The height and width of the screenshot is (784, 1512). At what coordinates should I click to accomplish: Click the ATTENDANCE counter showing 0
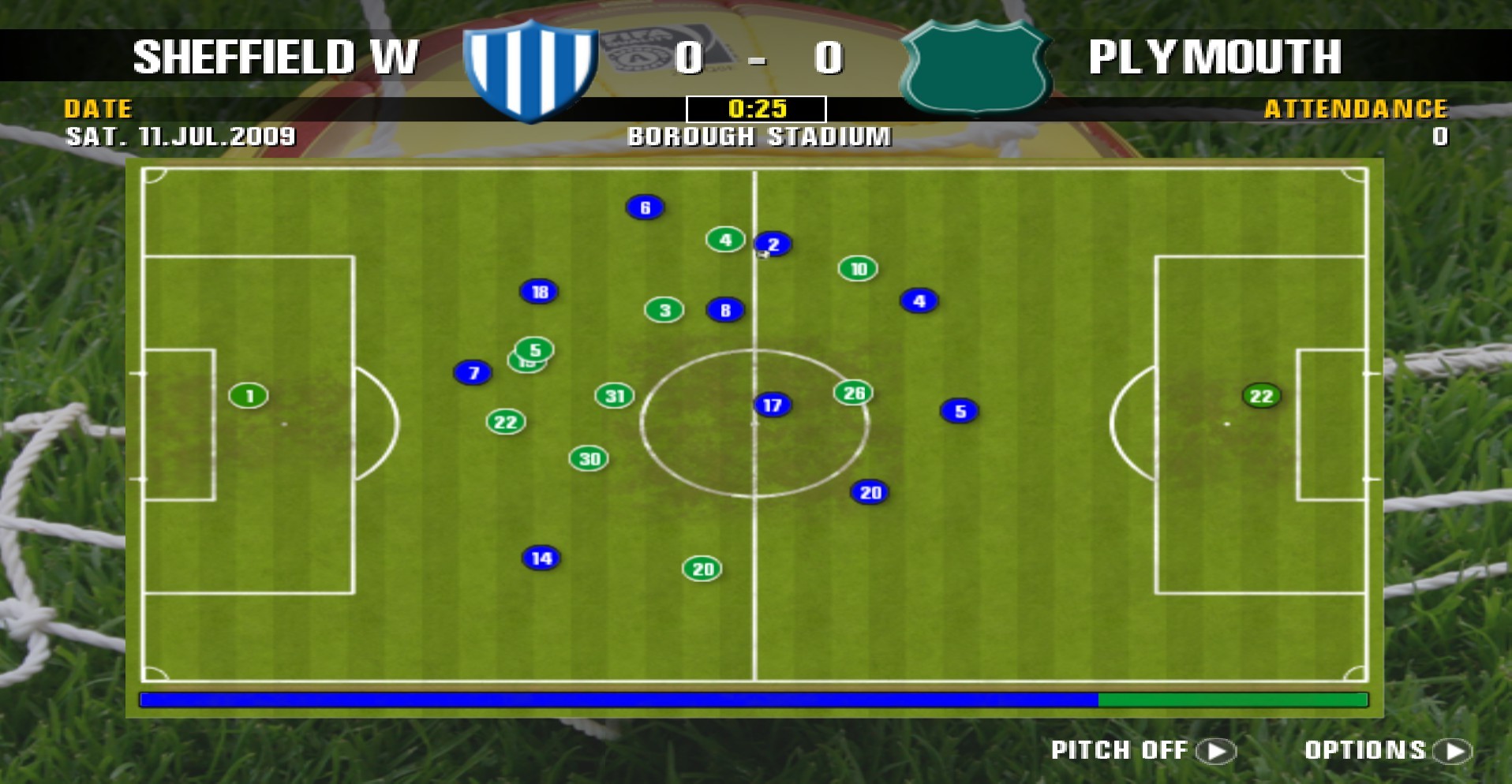1439,137
